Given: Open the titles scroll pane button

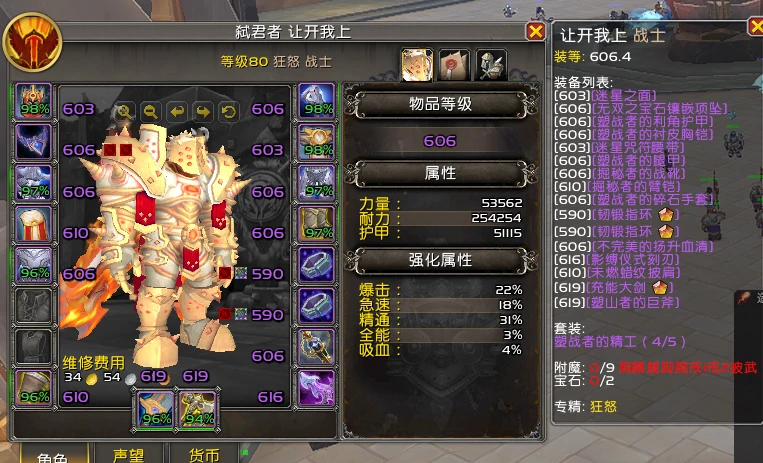Looking at the screenshot, I should pos(453,65).
